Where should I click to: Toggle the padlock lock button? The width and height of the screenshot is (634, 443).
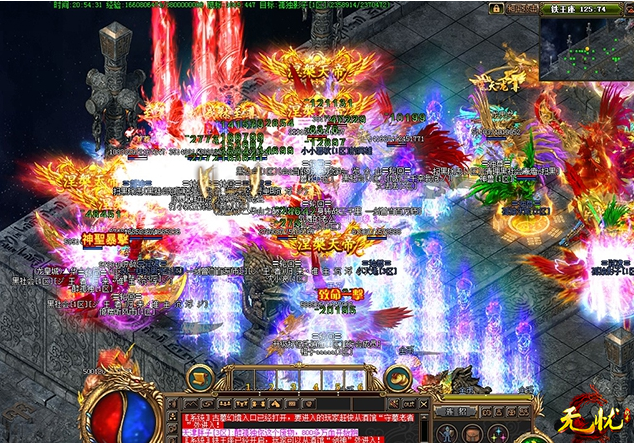pyautogui.click(x=495, y=8)
